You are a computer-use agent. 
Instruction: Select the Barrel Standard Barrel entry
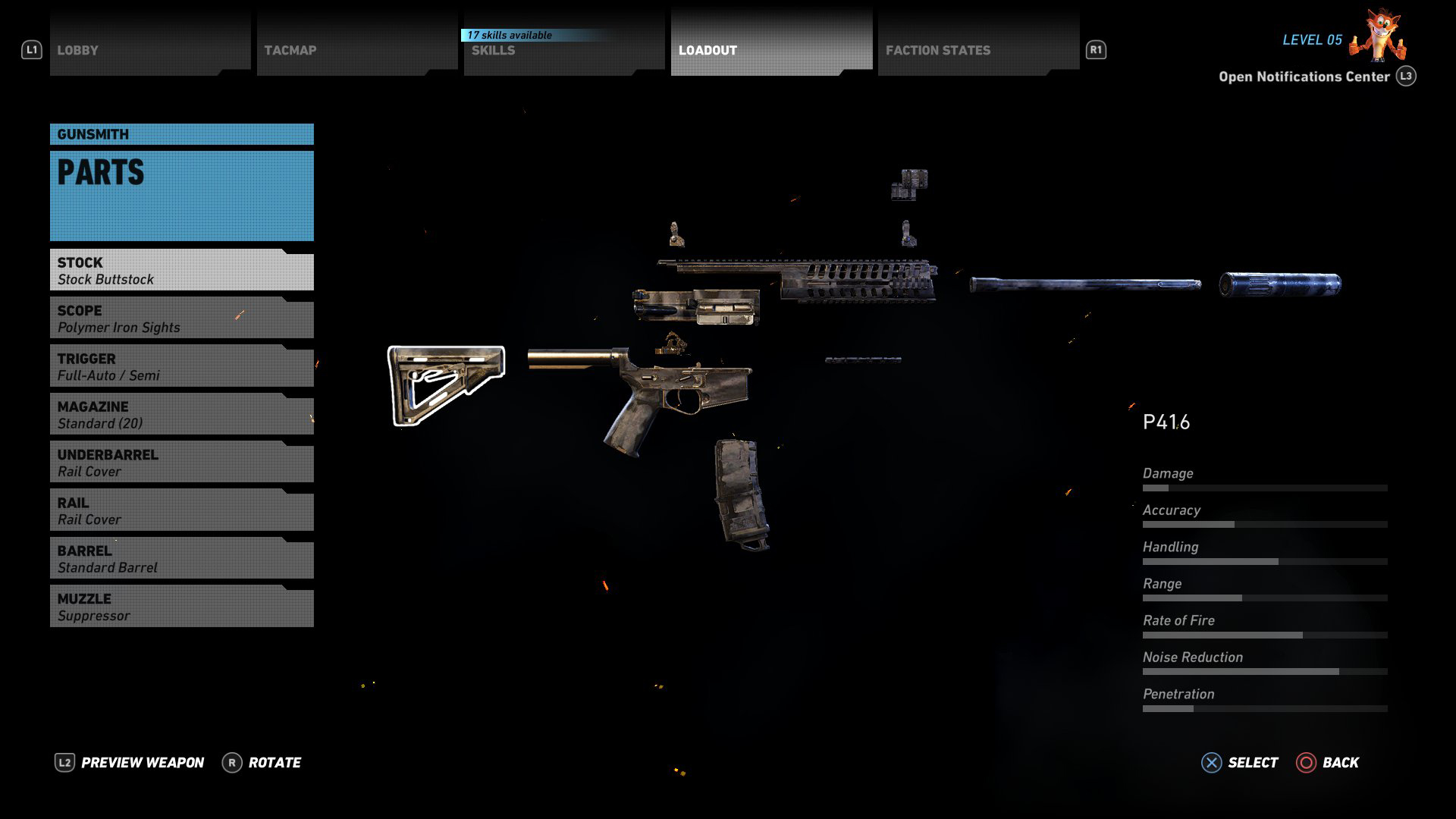point(182,559)
